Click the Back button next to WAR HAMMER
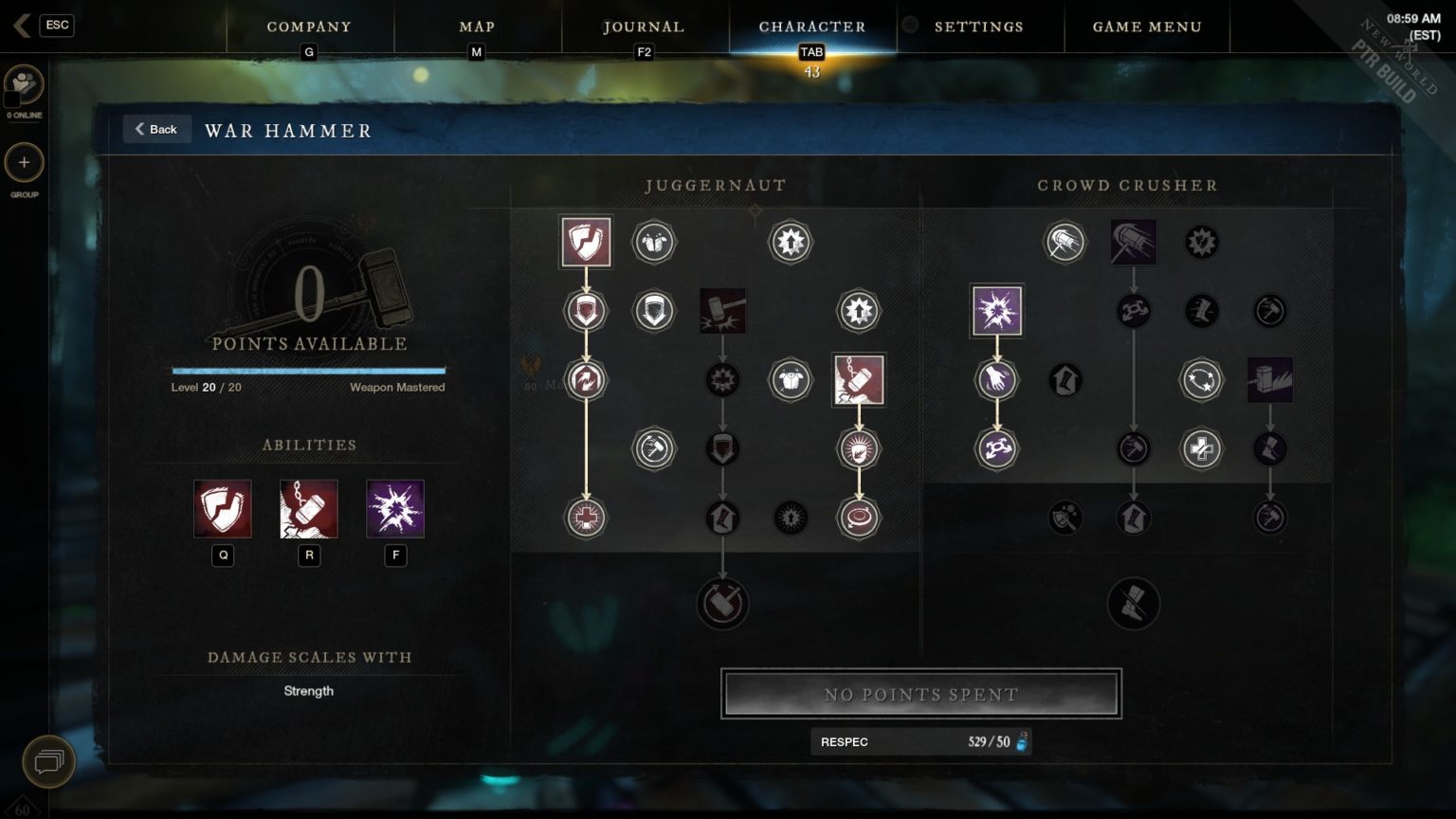 click(x=156, y=128)
